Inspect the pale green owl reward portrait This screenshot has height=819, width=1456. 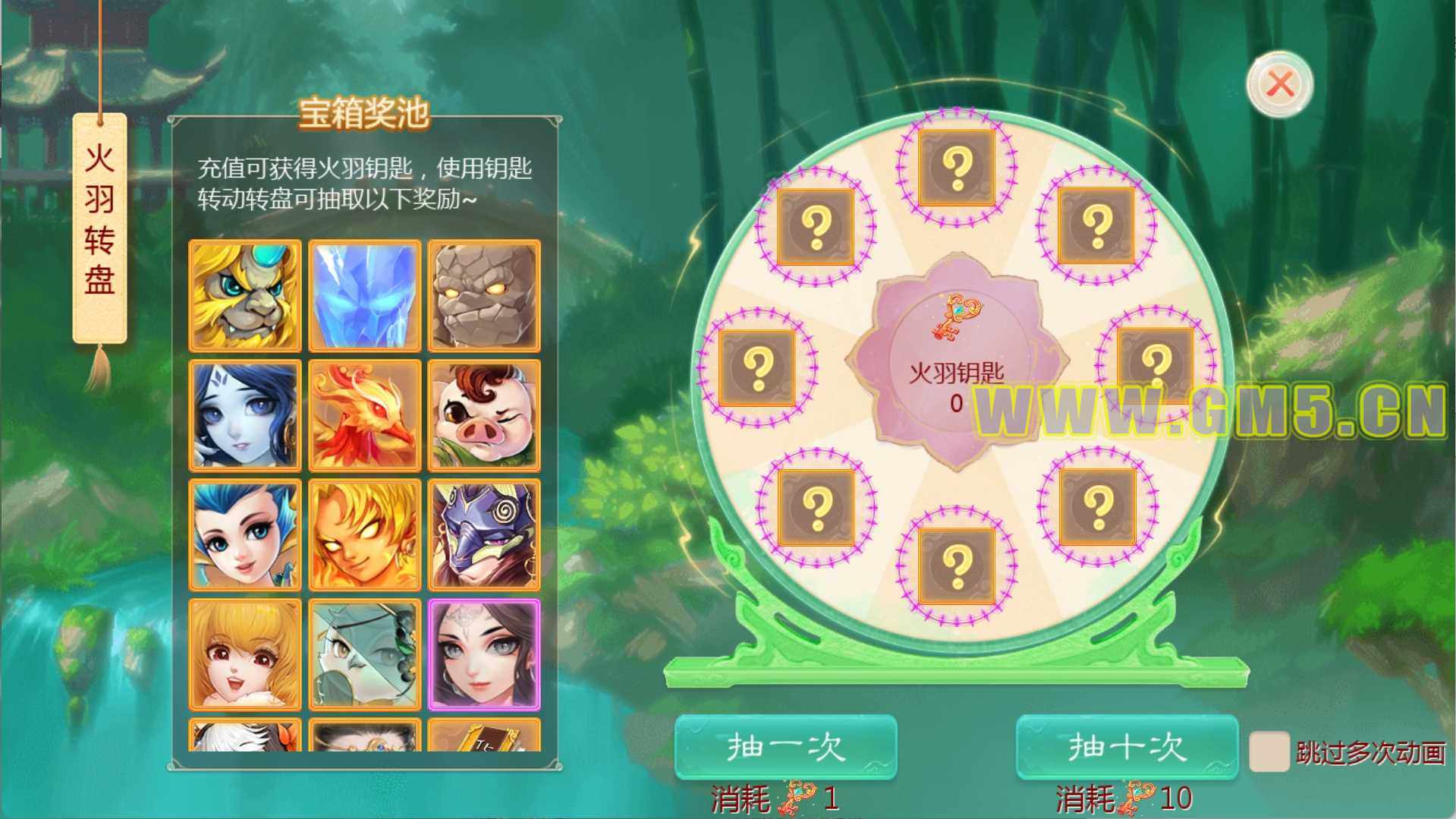pyautogui.click(x=365, y=654)
